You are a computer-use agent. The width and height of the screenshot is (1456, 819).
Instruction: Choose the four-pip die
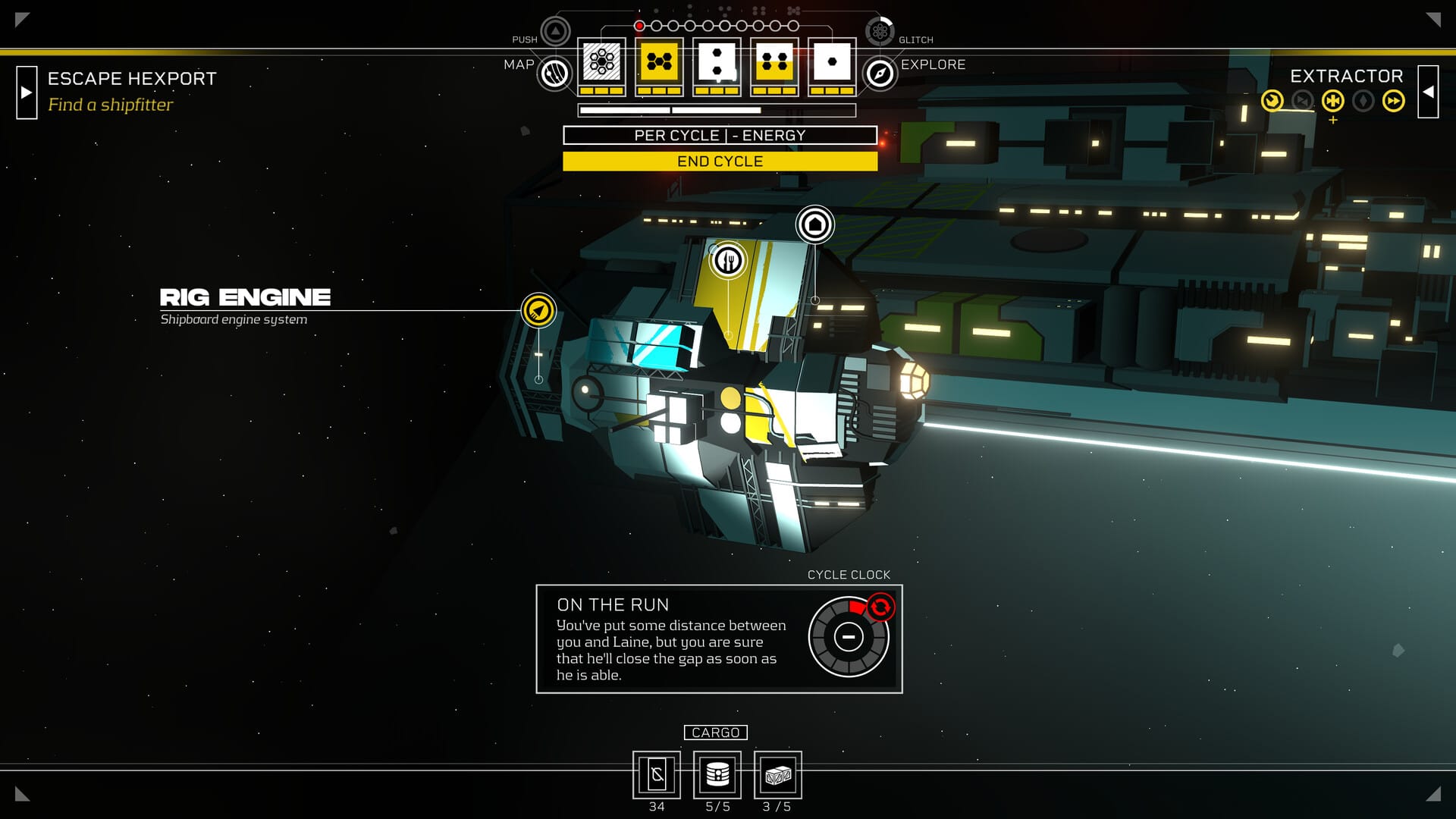[774, 62]
